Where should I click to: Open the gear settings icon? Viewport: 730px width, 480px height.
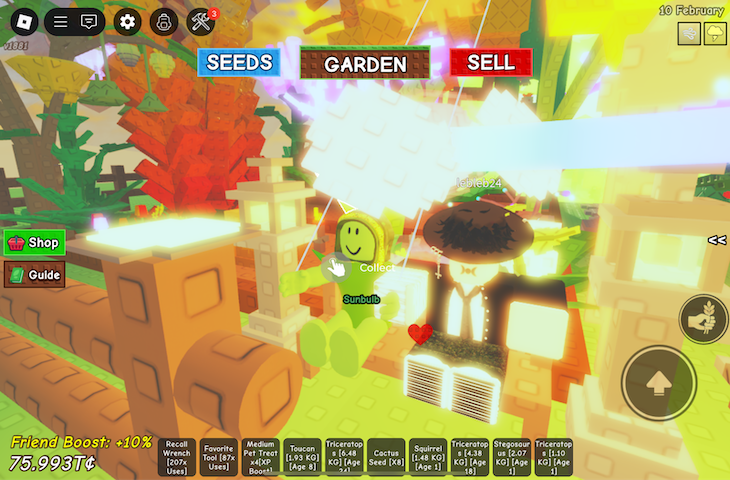pyautogui.click(x=127, y=21)
